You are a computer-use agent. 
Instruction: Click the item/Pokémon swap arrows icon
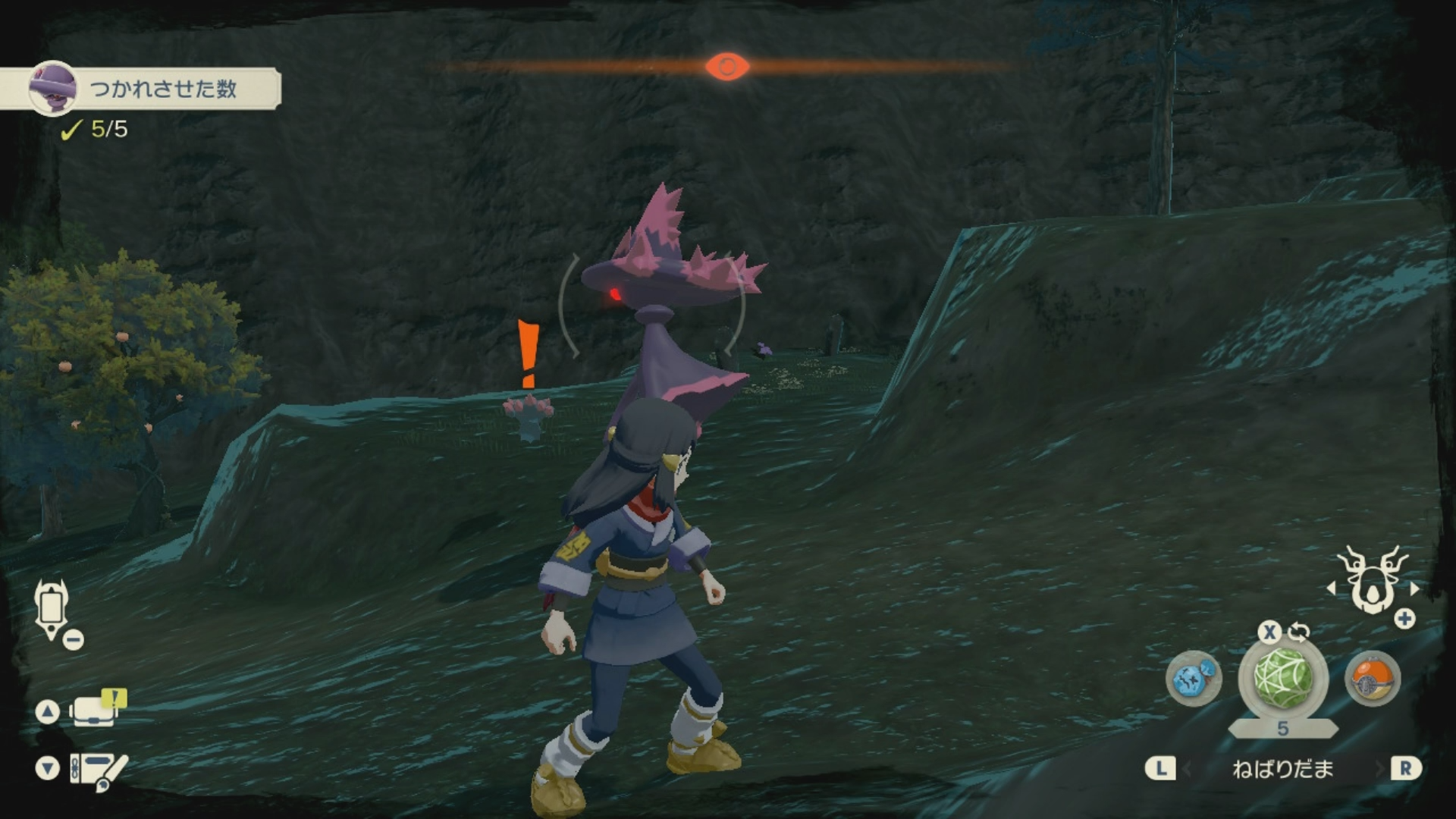tap(1299, 631)
